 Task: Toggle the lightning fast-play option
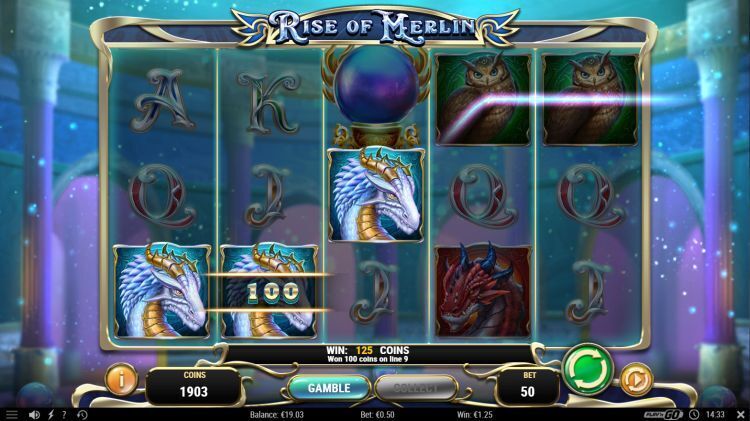tap(50, 414)
